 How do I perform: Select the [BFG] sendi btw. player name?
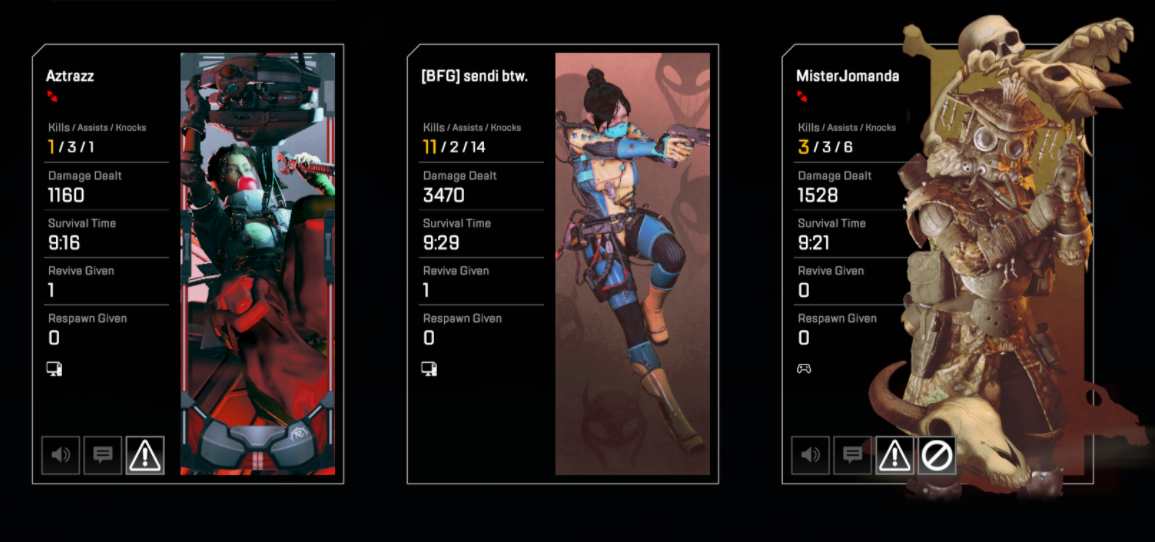click(x=474, y=75)
